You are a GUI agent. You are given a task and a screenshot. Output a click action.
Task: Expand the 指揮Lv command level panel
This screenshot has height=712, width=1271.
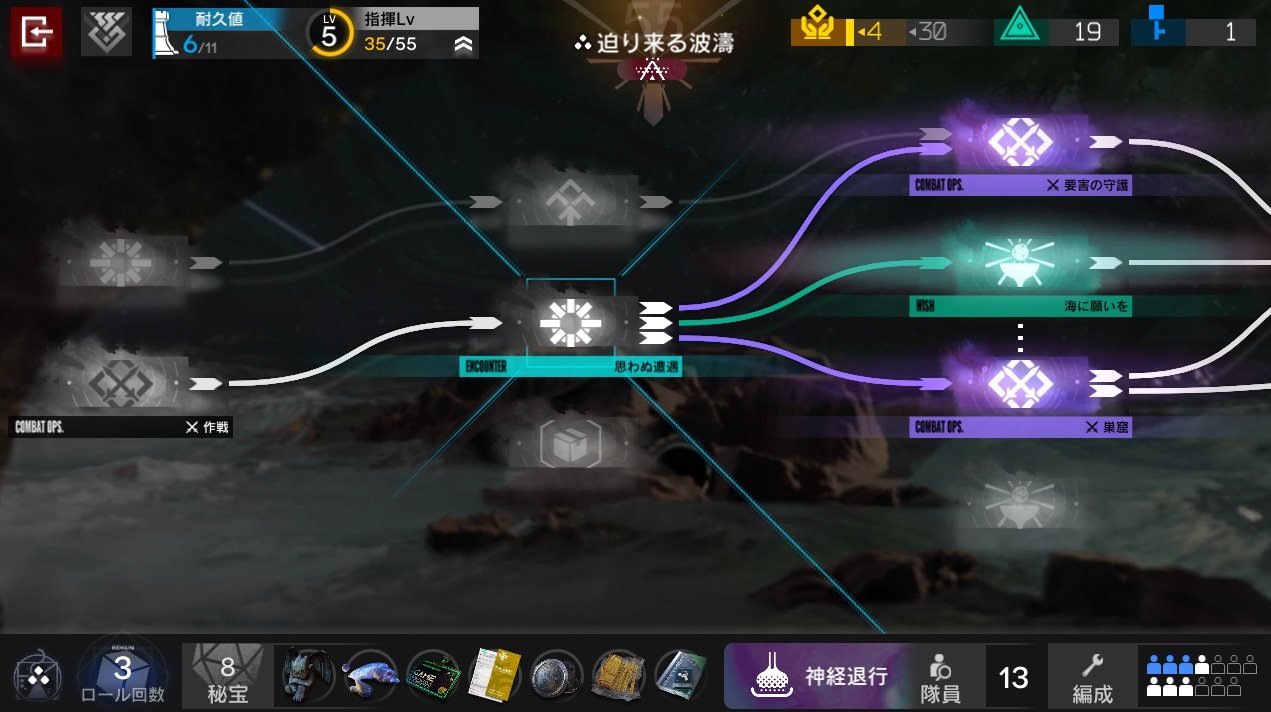[463, 44]
